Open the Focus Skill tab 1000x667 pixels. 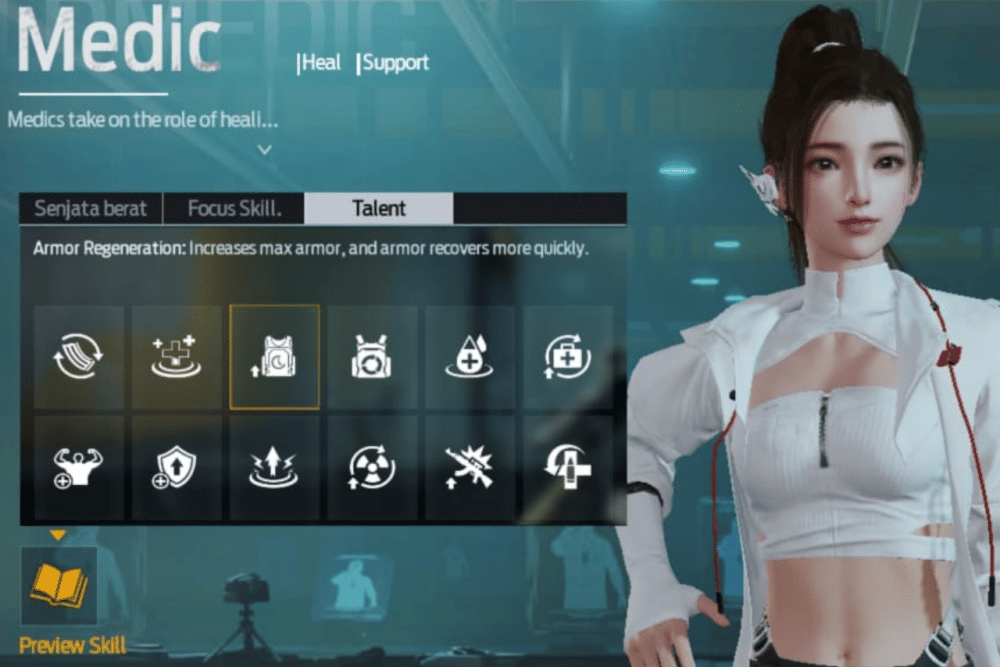(234, 209)
